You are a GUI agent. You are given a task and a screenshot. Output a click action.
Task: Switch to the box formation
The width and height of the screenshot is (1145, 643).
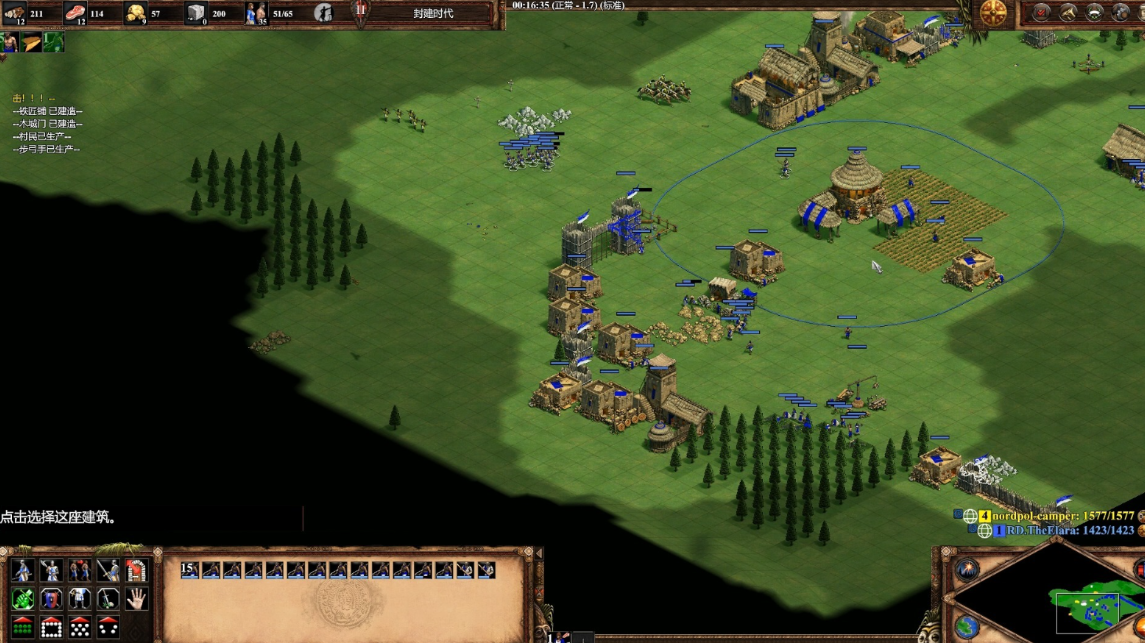point(51,627)
